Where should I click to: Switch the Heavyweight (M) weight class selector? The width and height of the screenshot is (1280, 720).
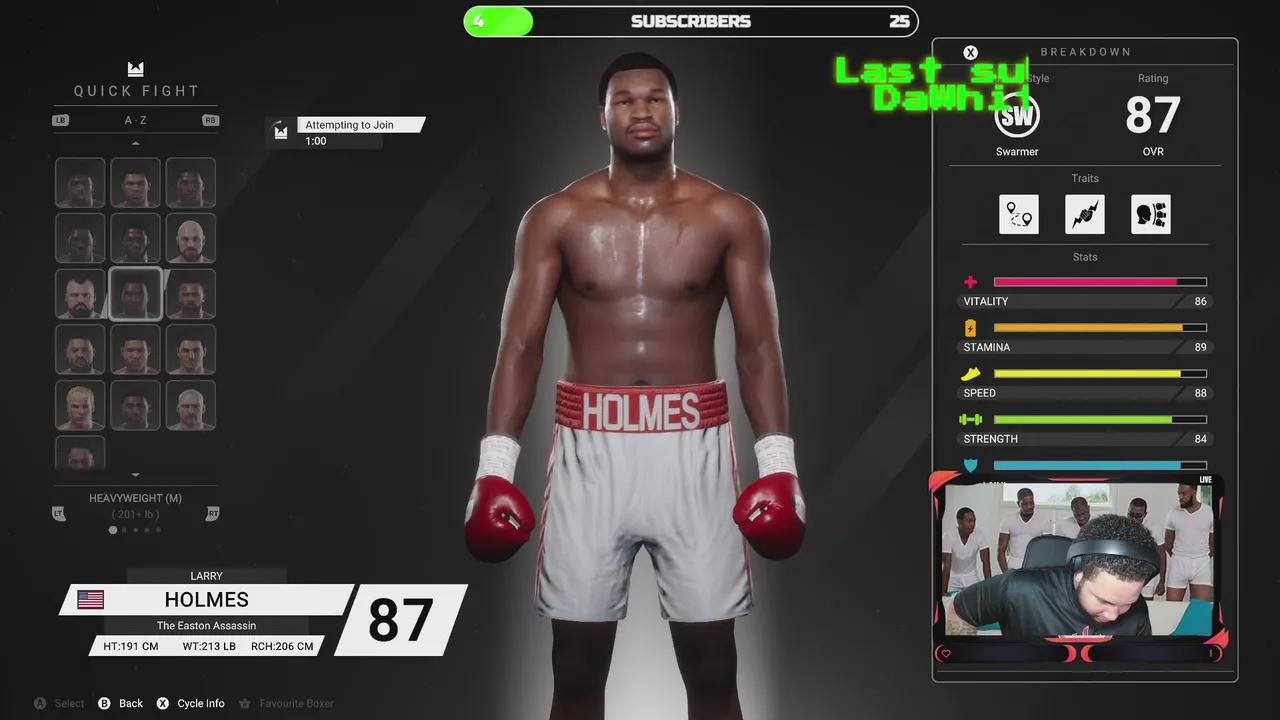coord(135,498)
